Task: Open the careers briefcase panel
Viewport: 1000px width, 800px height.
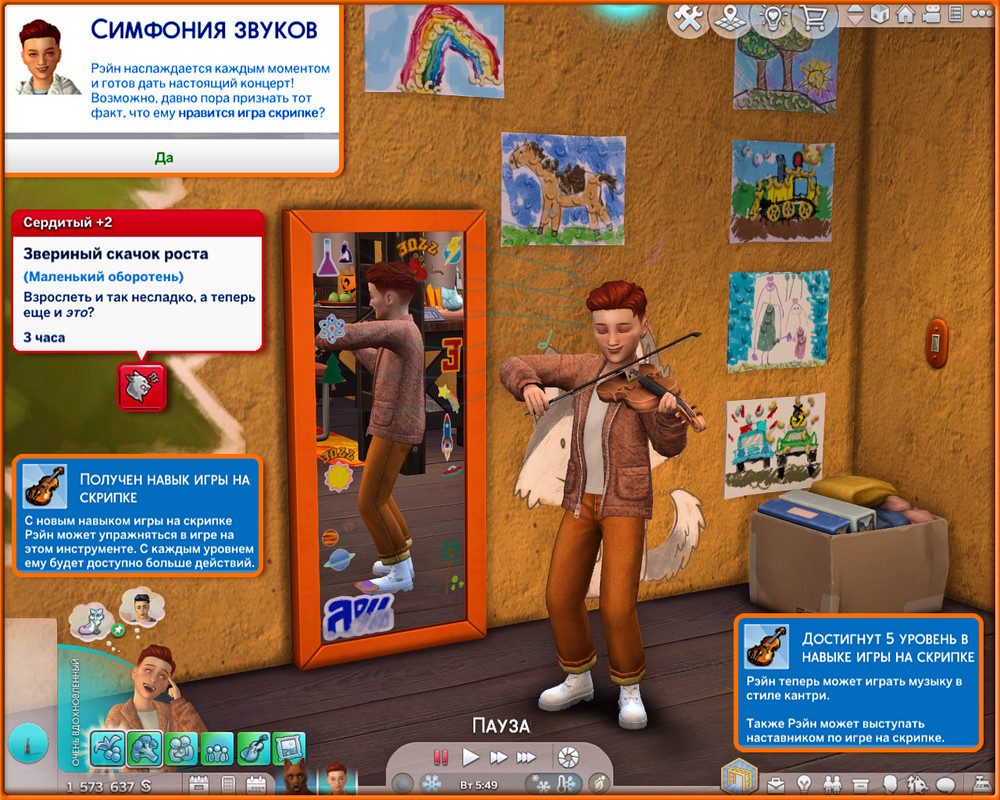Action: click(775, 783)
